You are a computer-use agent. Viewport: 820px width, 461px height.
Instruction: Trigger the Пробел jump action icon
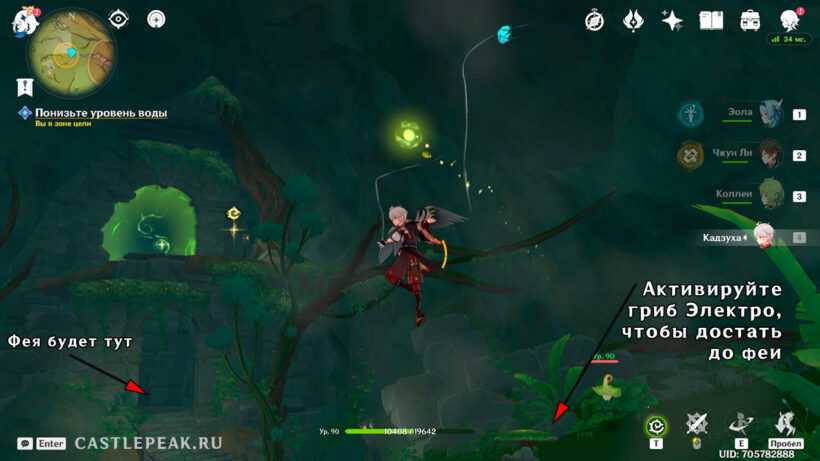coord(785,425)
